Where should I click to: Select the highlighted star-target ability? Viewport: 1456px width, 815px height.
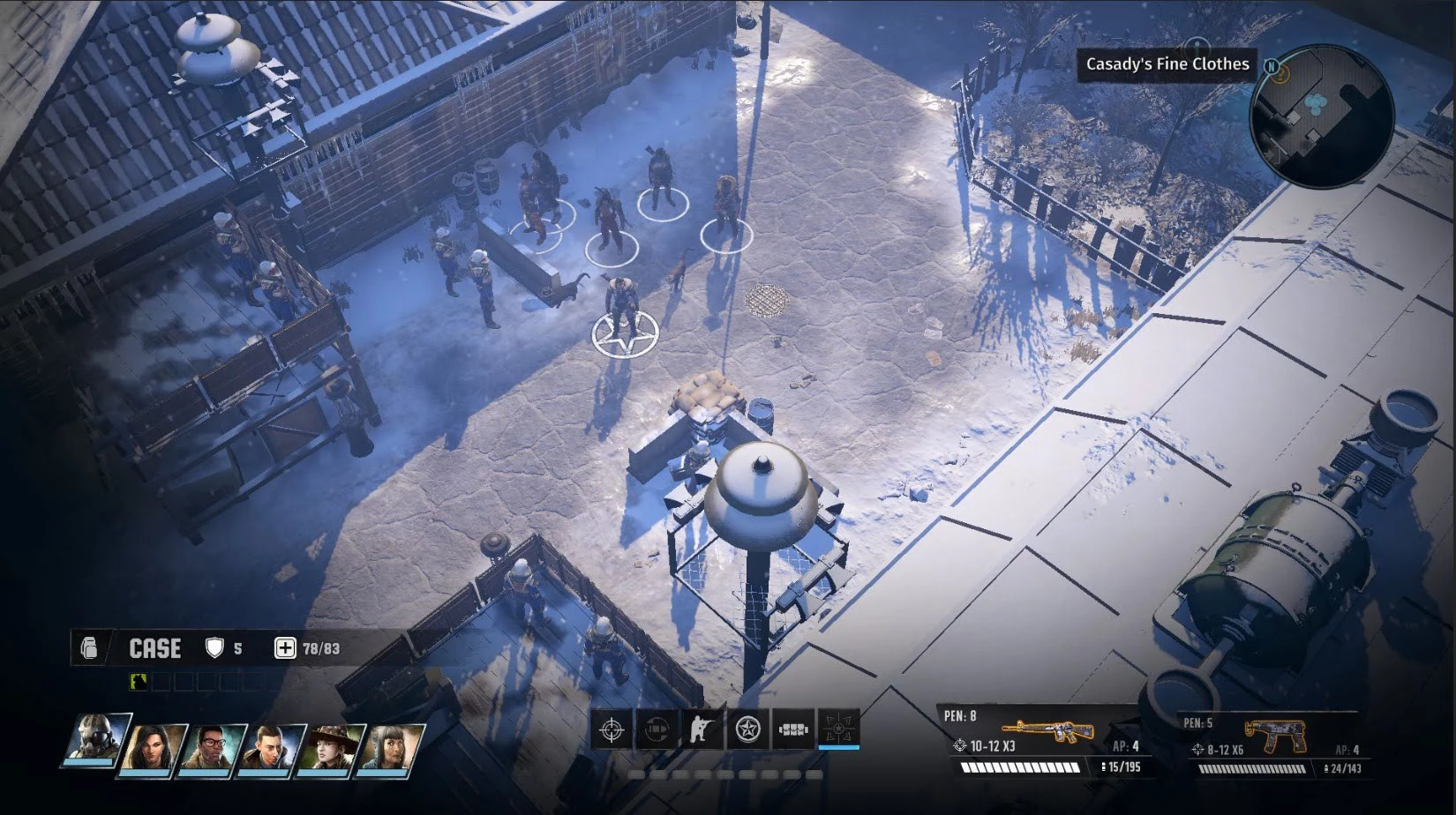click(x=838, y=729)
